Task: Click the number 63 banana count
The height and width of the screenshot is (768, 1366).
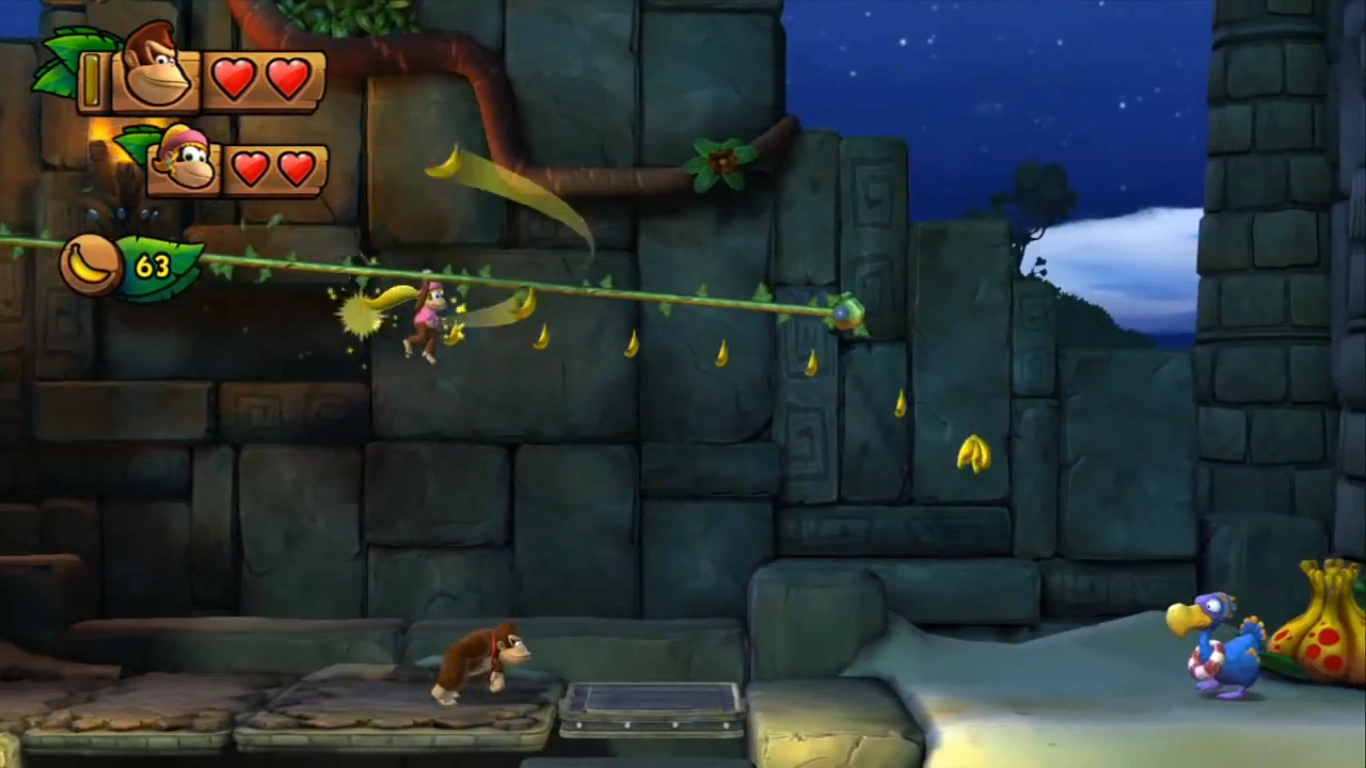Action: click(155, 265)
